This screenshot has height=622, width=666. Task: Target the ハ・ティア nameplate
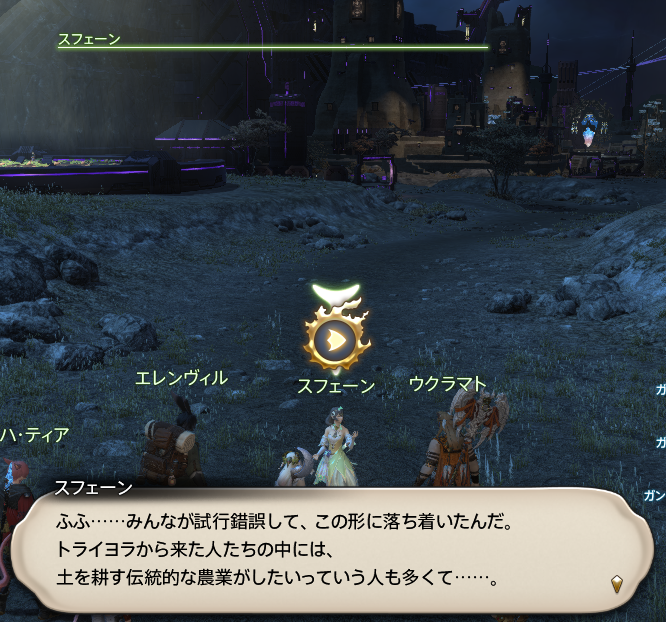36,434
